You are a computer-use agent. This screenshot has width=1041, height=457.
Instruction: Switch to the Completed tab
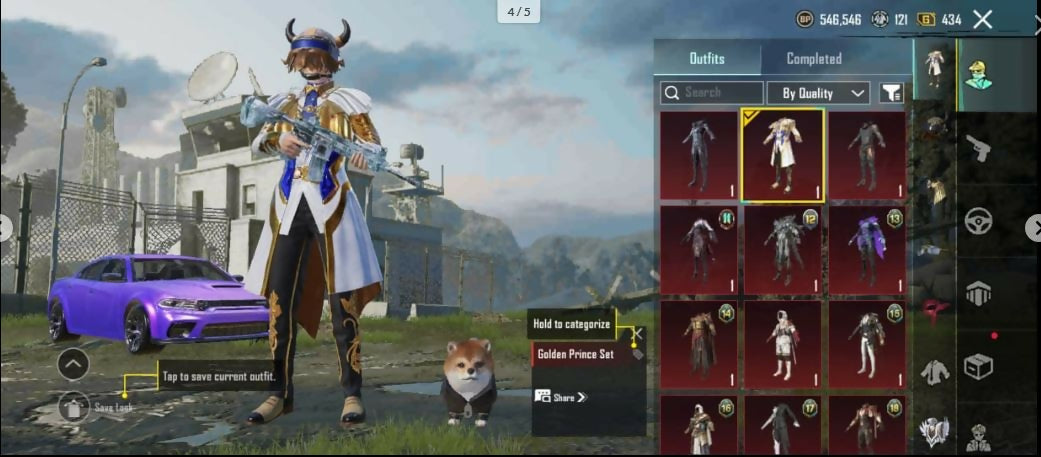point(813,59)
